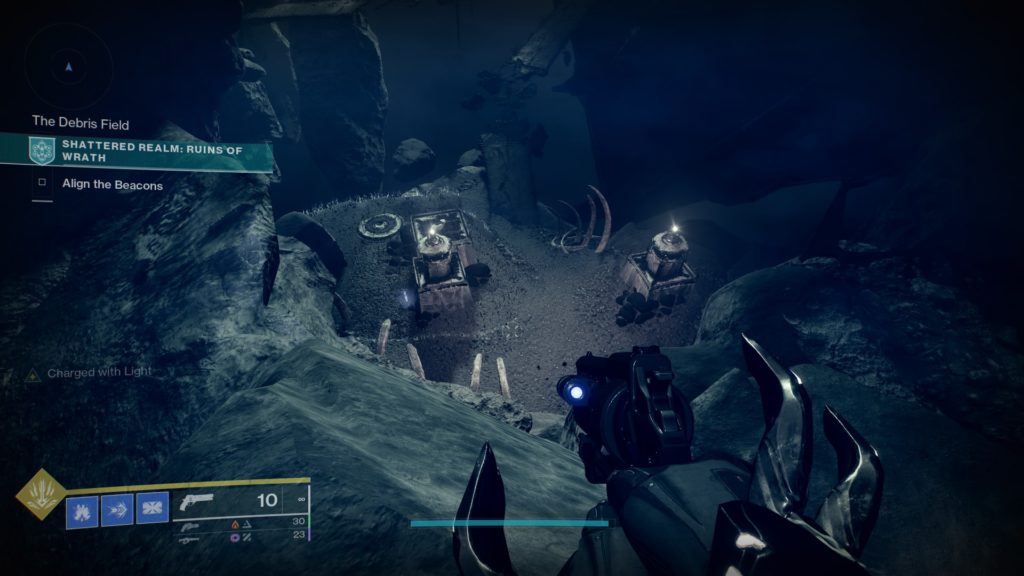Use the grenade ability icon
The image size is (1024, 576).
82,510
